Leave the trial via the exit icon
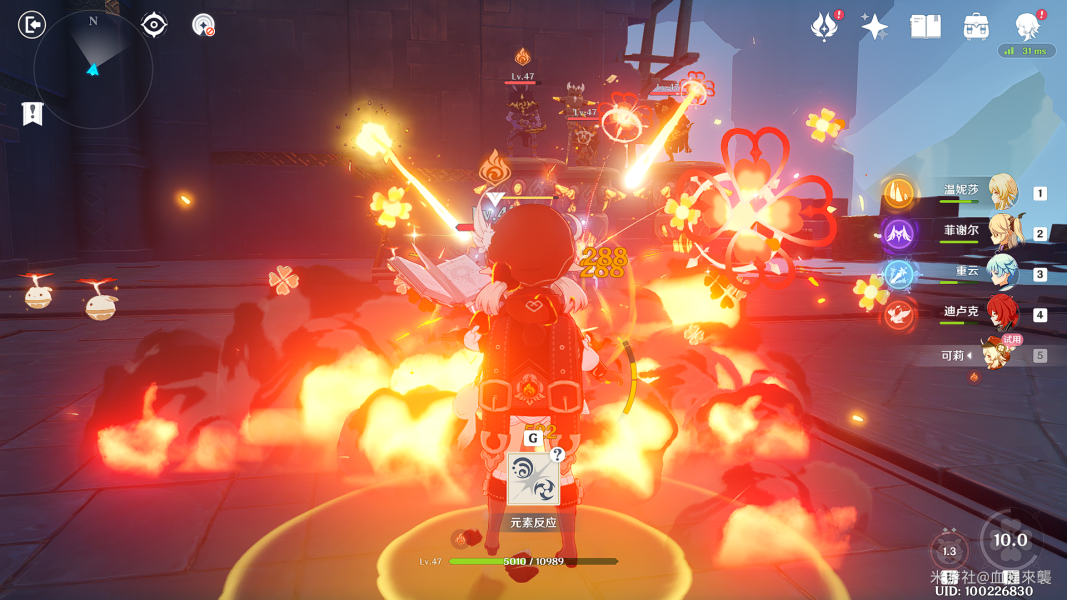This screenshot has height=600, width=1067. point(32,25)
